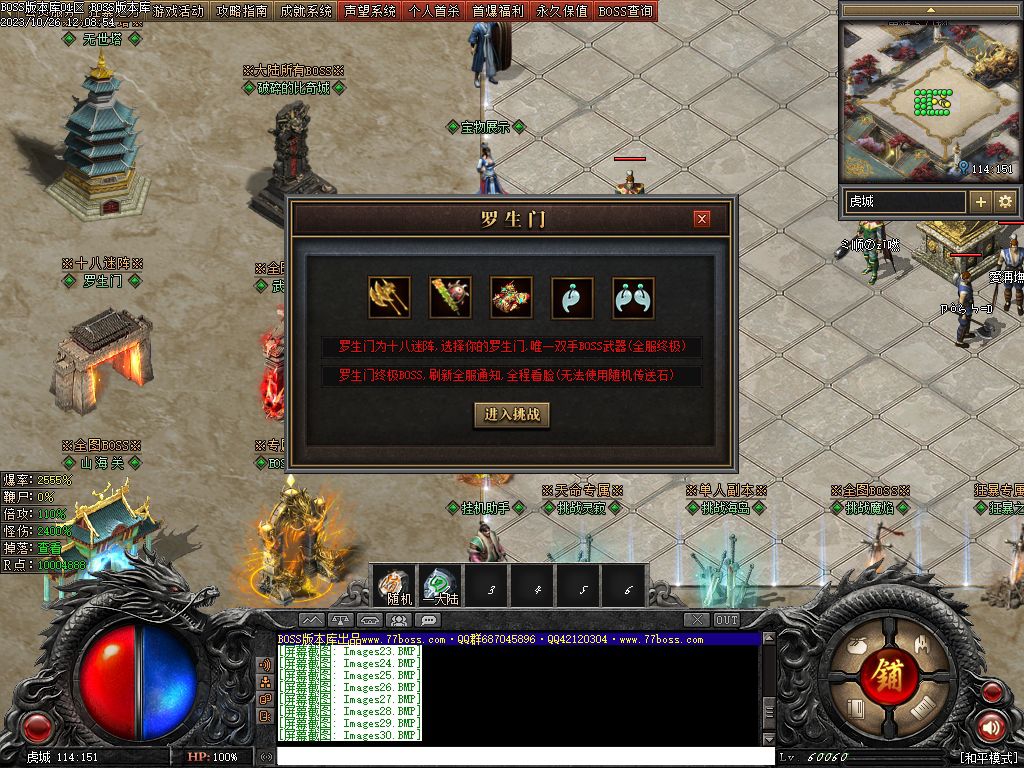The width and height of the screenshot is (1024, 768).
Task: Open the 游戏活动 game events menu
Action: pos(179,11)
